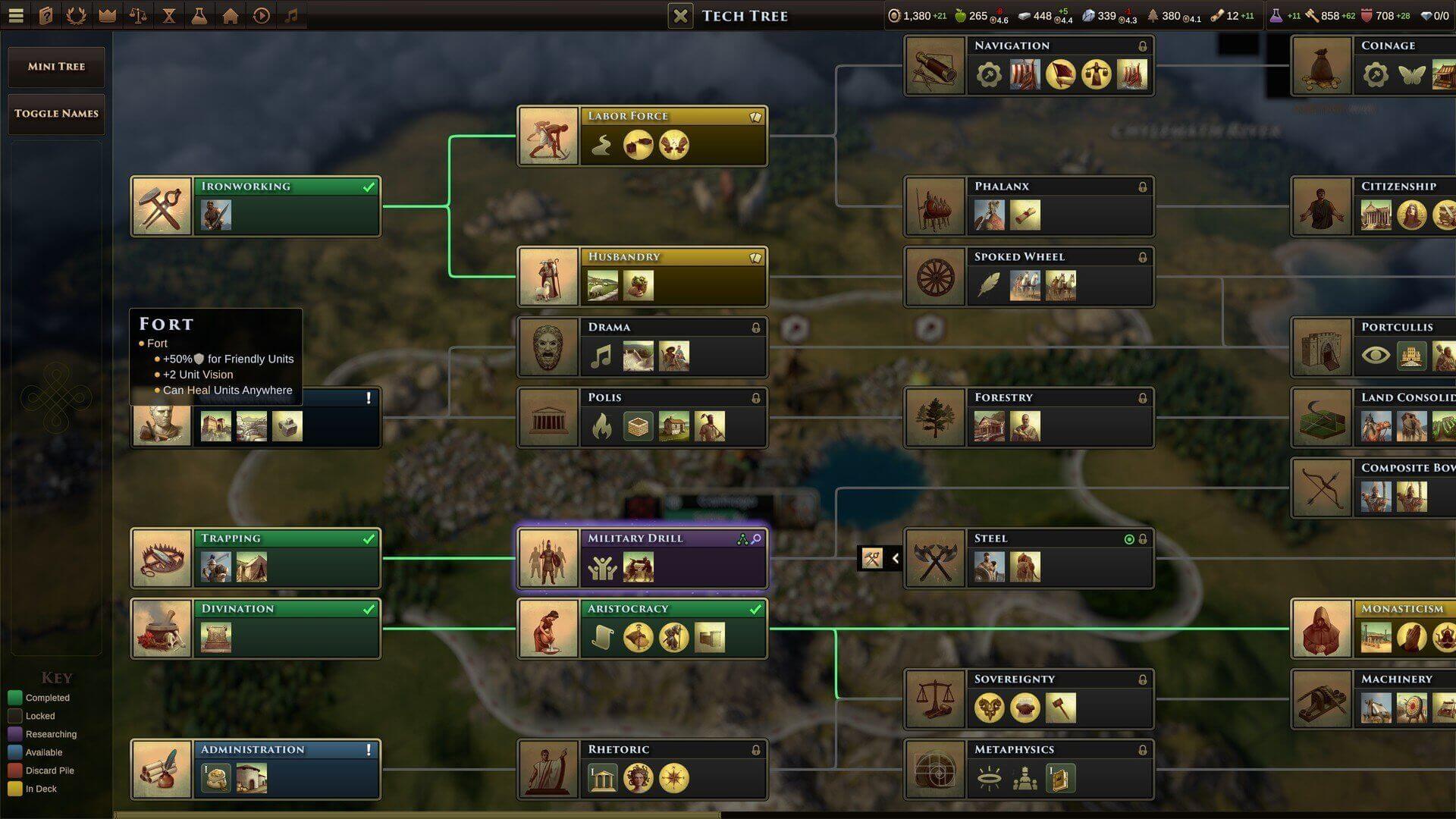This screenshot has width=1456, height=819.
Task: Select the hourglass icon in the toolbar
Action: (169, 14)
